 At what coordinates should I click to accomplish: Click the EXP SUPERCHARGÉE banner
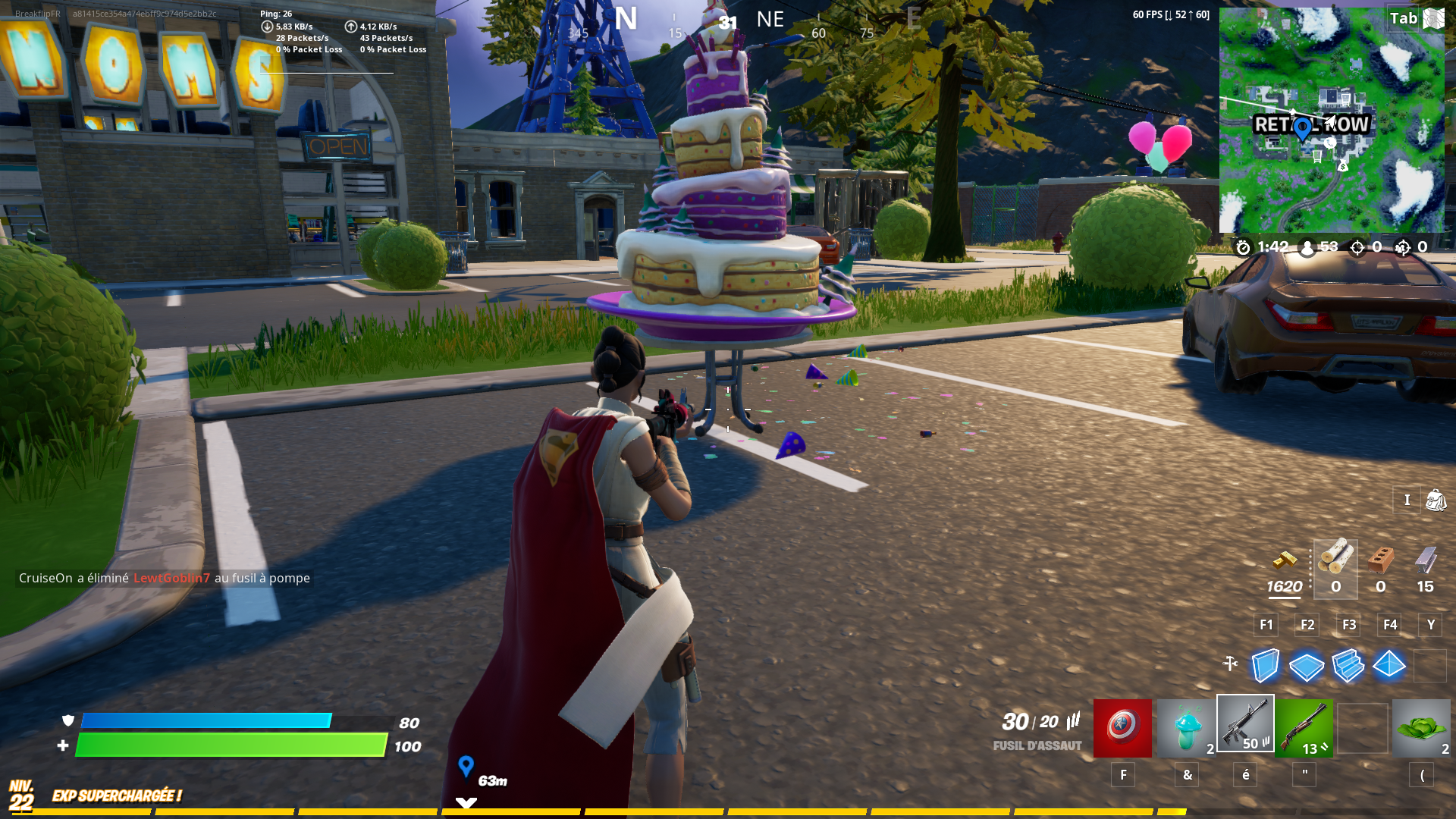pos(117,797)
